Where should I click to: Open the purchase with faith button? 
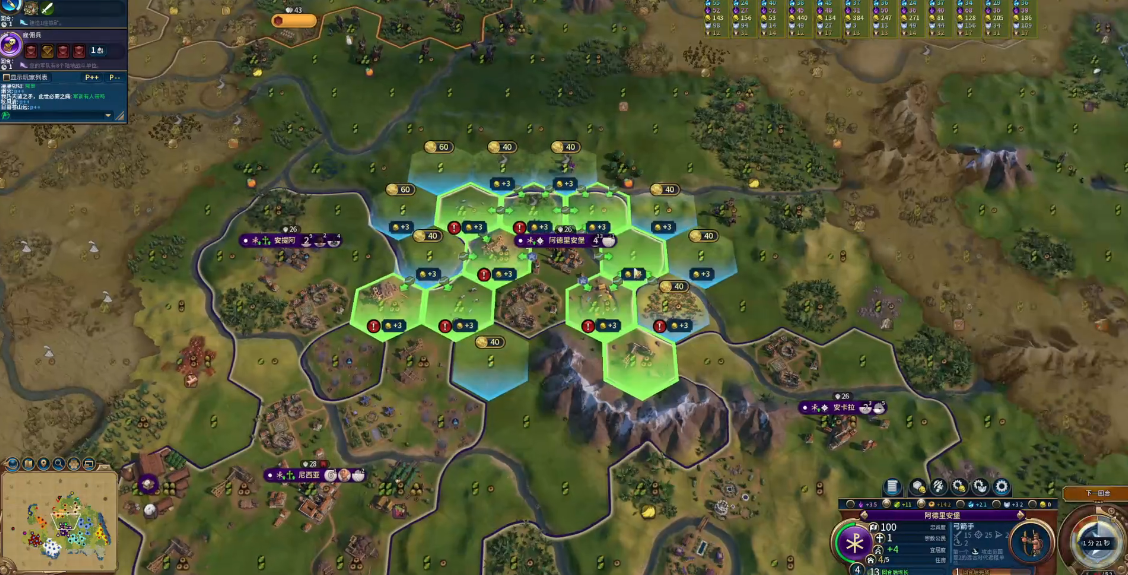pyautogui.click(x=981, y=487)
